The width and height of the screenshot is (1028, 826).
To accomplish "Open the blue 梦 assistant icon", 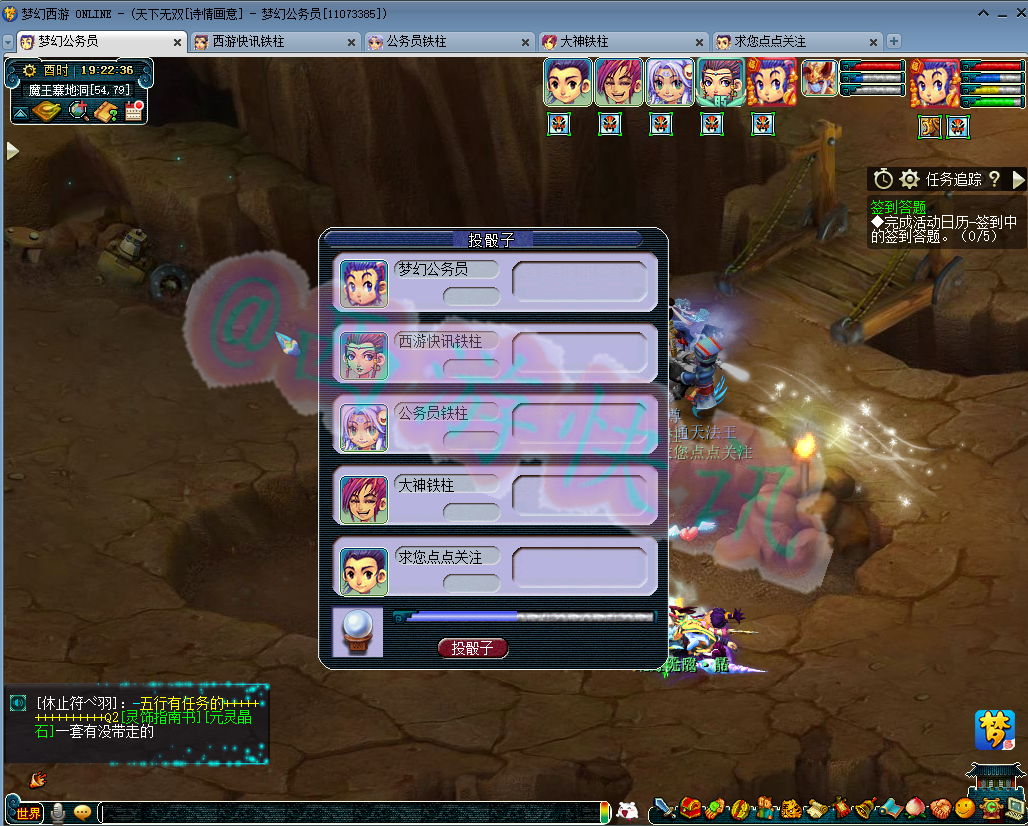I will pyautogui.click(x=994, y=730).
